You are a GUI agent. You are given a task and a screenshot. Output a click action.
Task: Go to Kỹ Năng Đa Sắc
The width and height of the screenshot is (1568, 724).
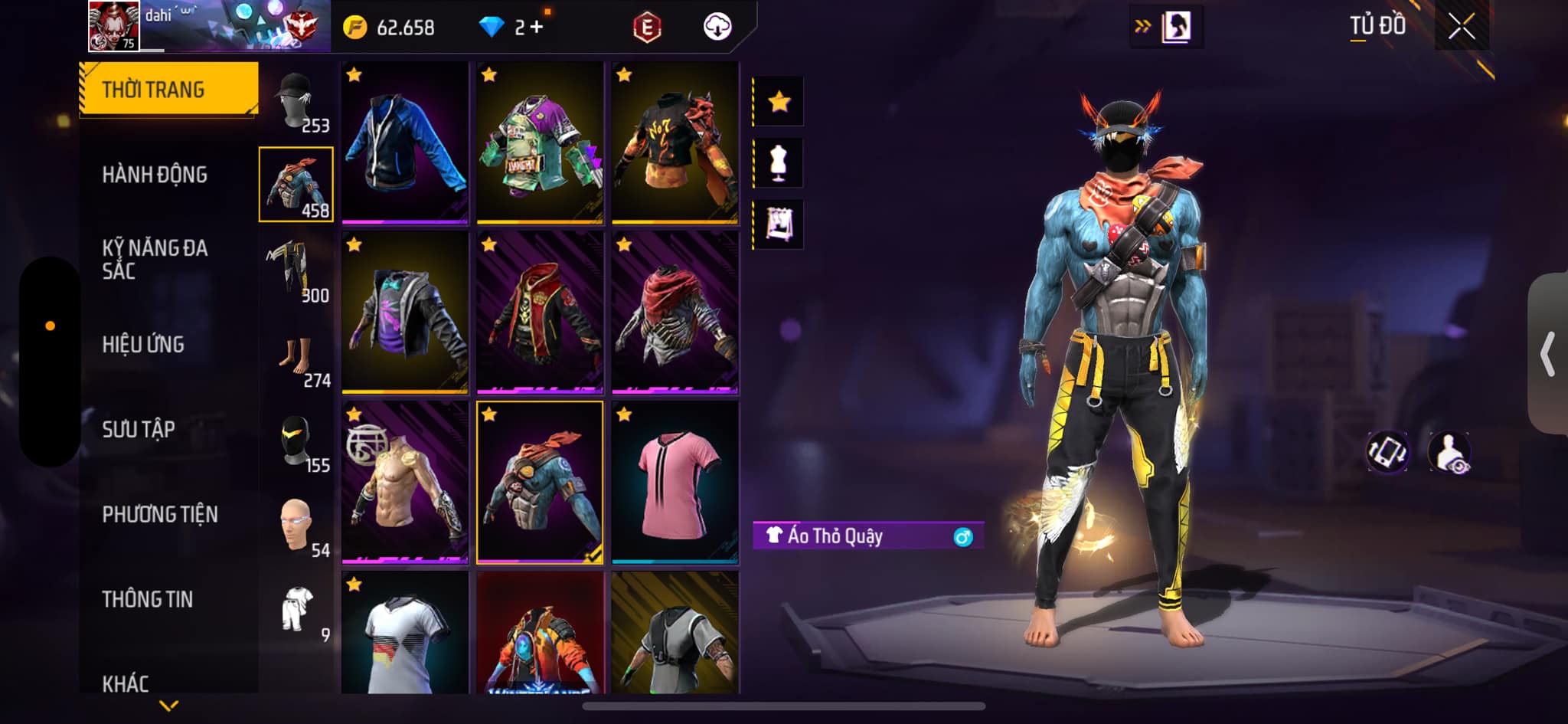pyautogui.click(x=155, y=259)
